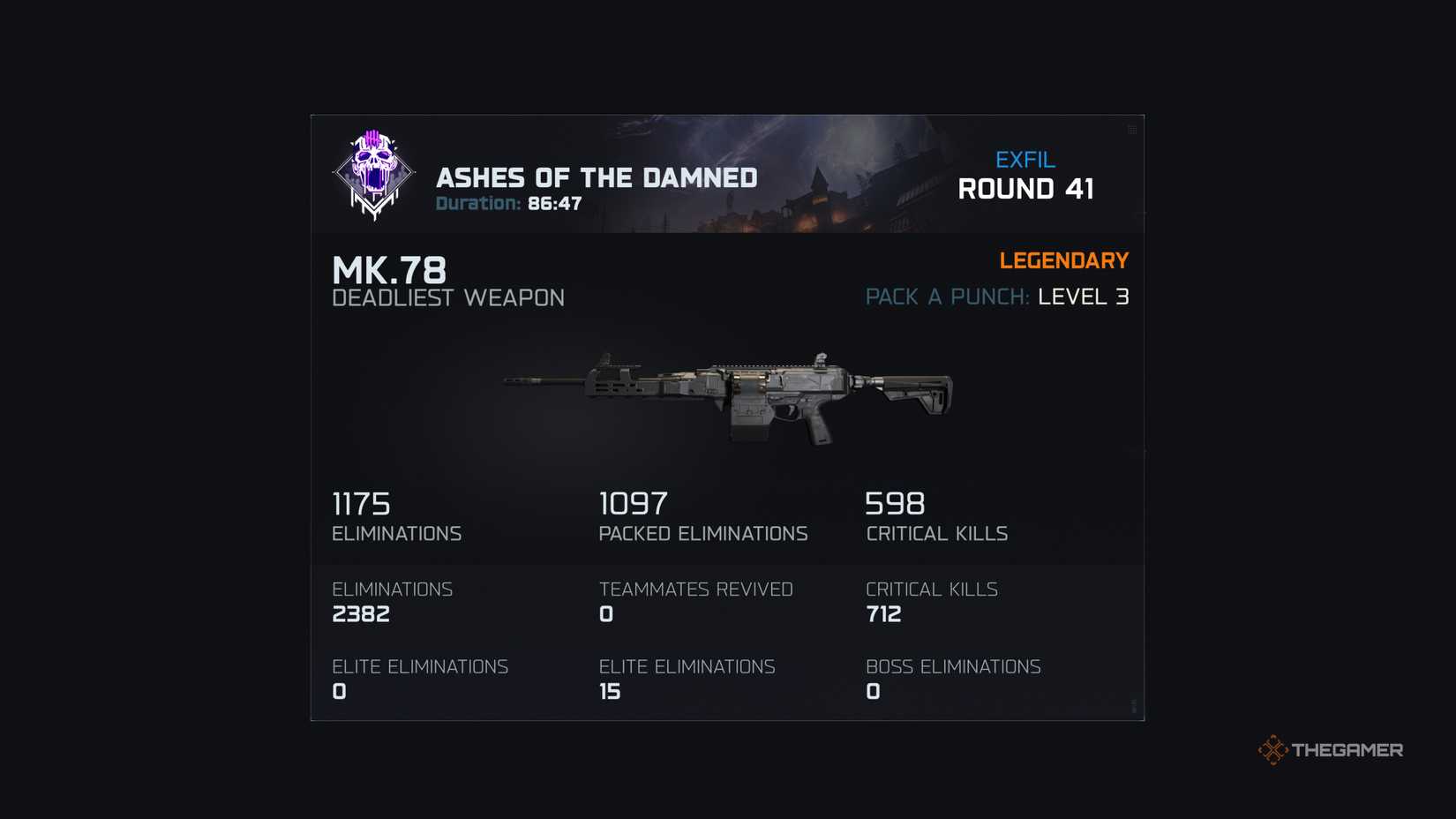Click the 598 CRITICAL KILLS counter
The width and height of the screenshot is (1456, 819).
tap(937, 516)
